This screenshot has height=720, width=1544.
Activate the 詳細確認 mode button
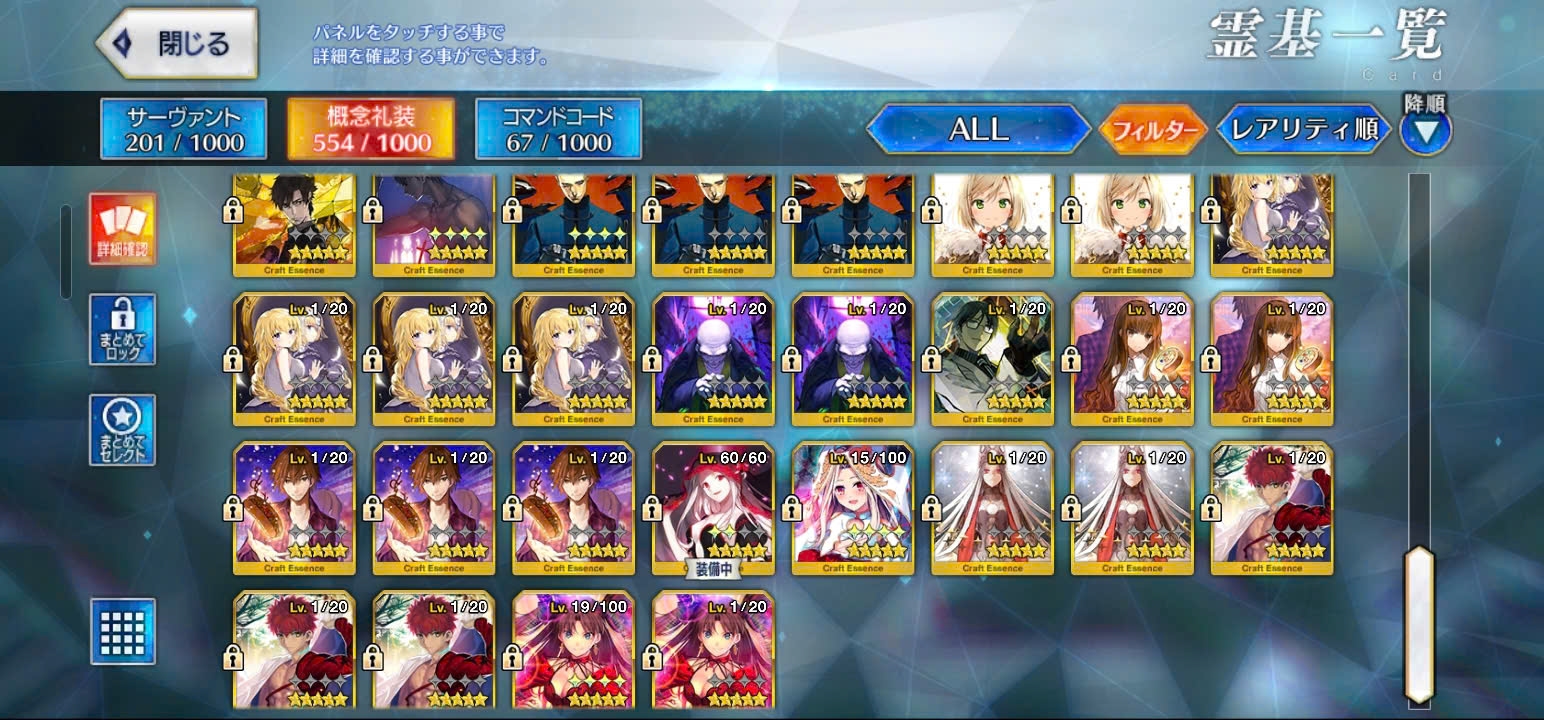[122, 229]
